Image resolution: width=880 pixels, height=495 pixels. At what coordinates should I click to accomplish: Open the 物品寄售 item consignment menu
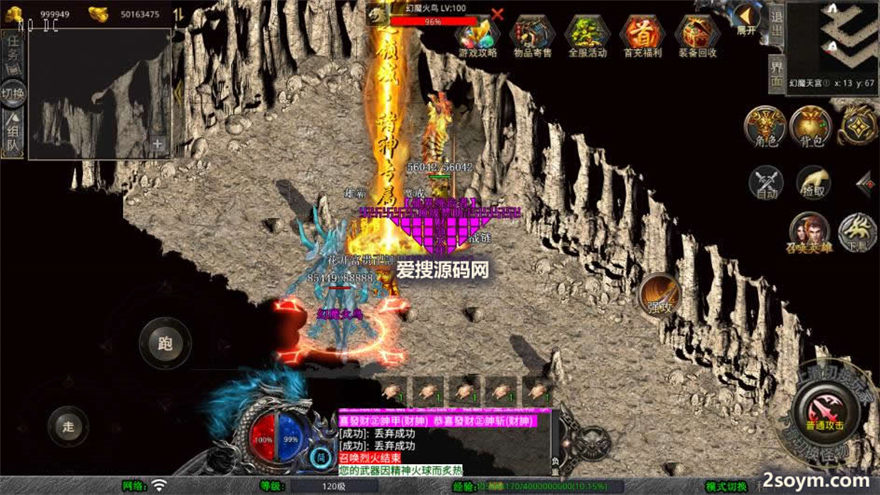pos(531,36)
